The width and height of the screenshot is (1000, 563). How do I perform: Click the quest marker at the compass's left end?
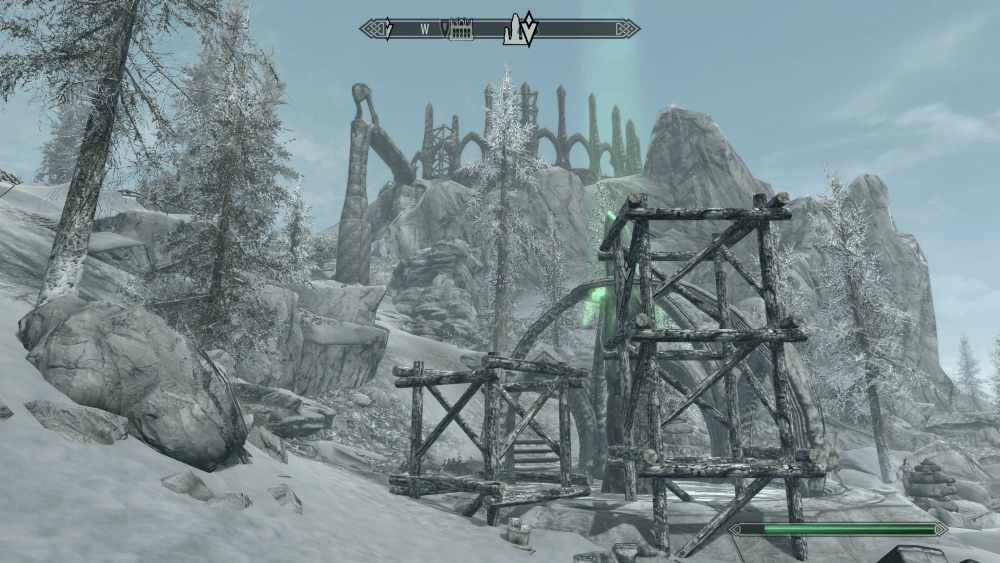(x=389, y=29)
